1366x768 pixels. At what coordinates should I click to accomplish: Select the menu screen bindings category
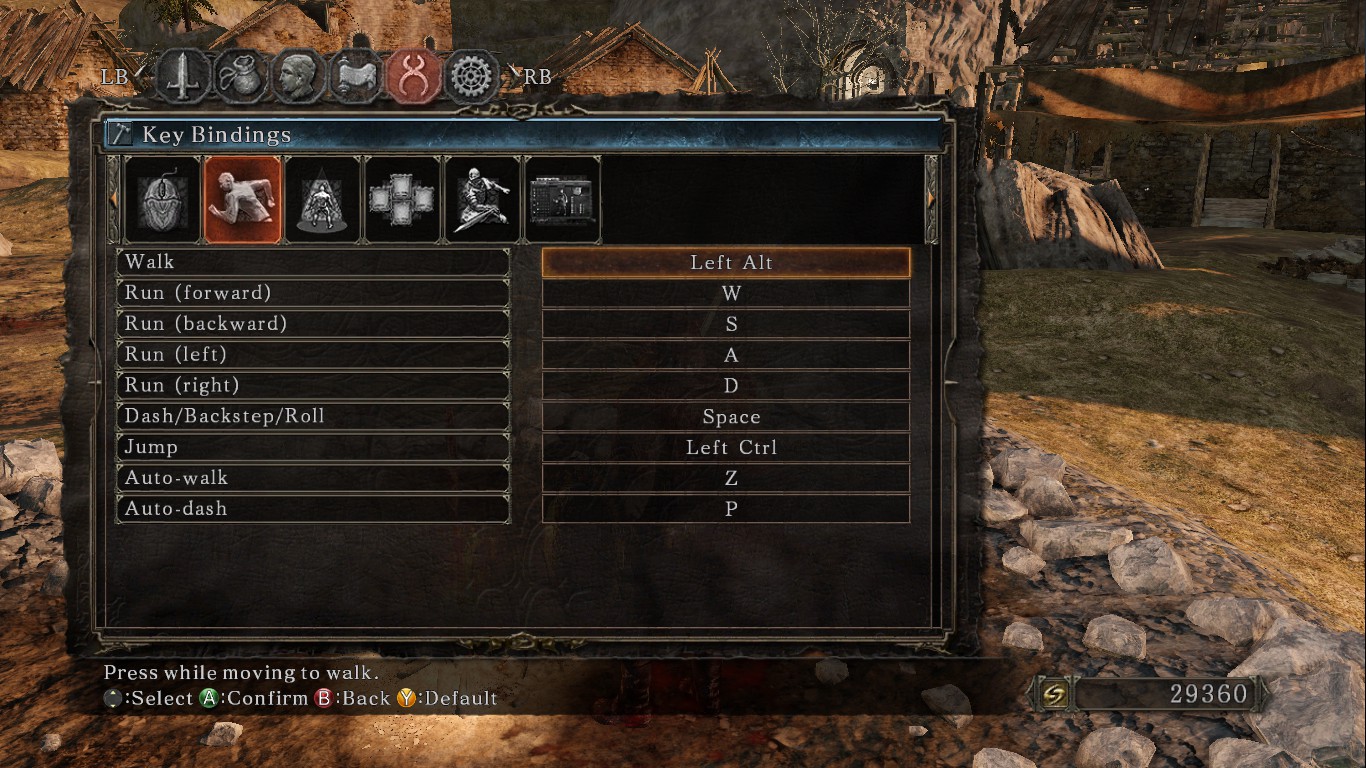click(562, 200)
